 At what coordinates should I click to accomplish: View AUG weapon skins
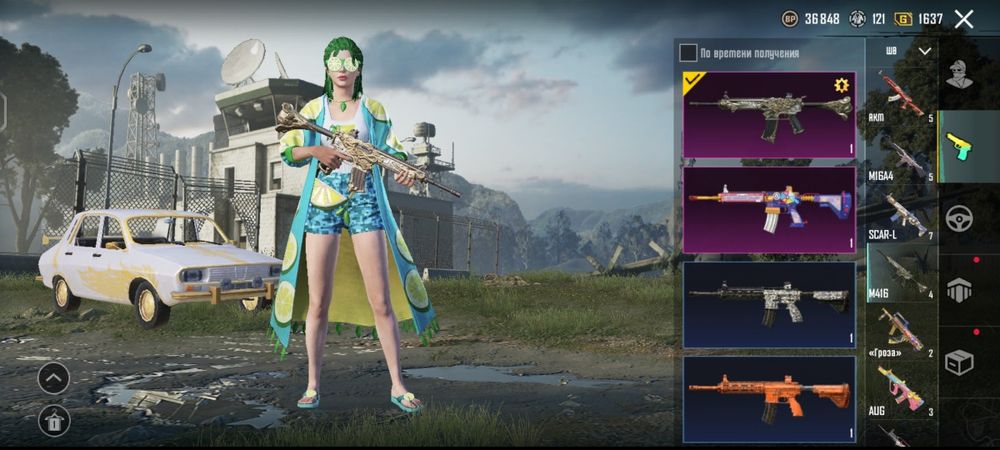(901, 391)
